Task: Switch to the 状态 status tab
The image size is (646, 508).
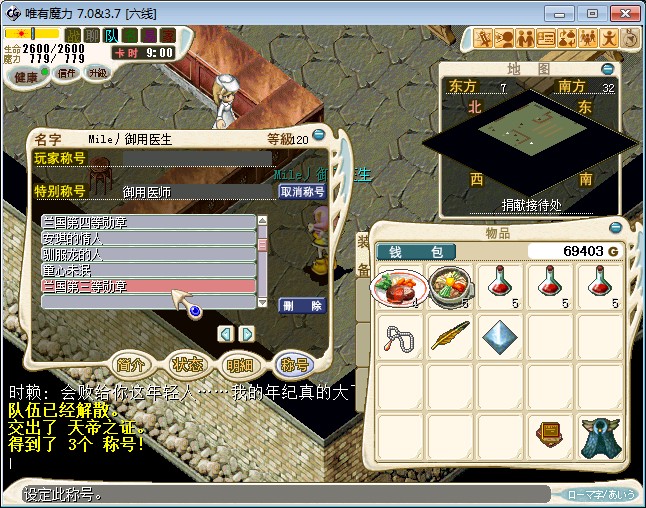Action: tap(186, 364)
